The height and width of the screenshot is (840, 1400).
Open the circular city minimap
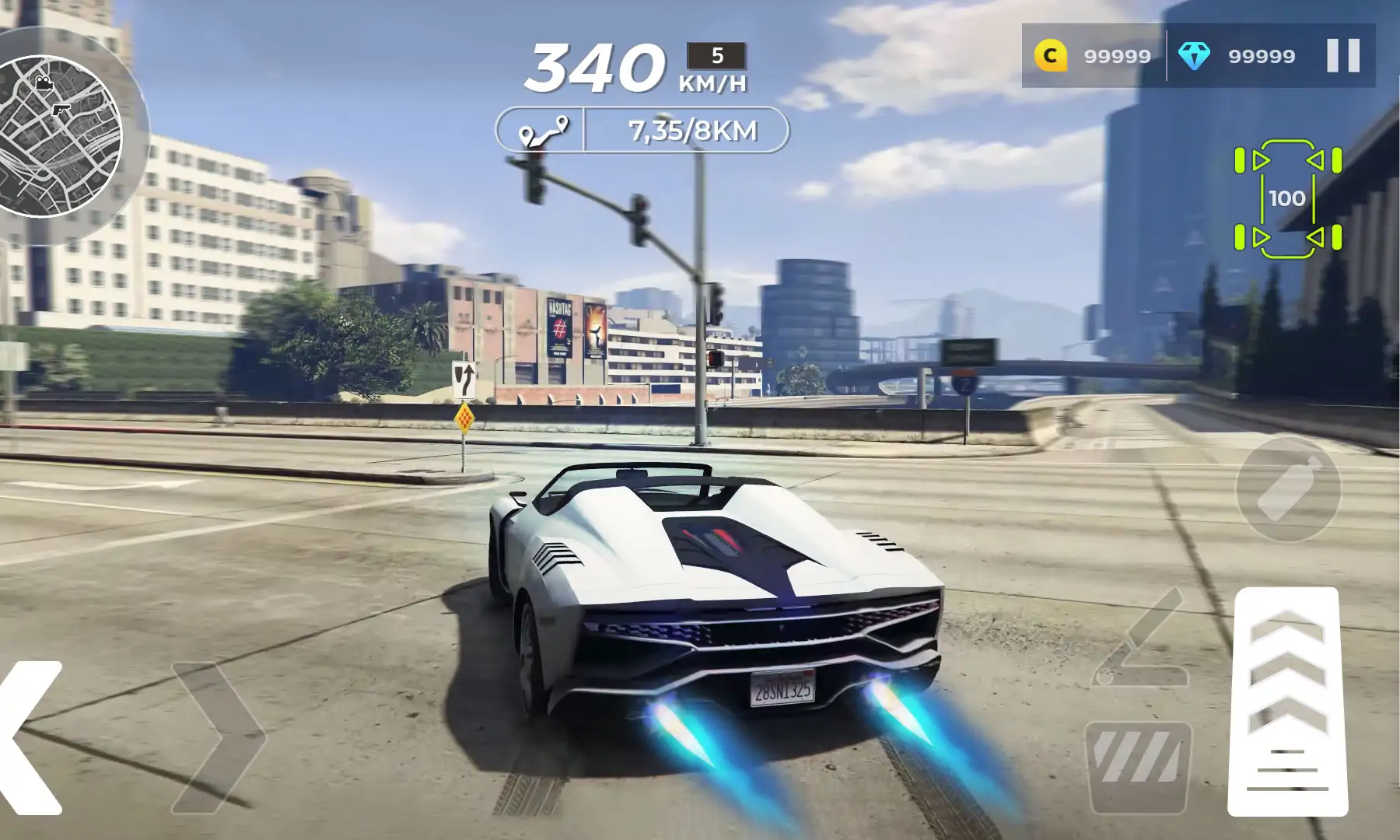61,137
